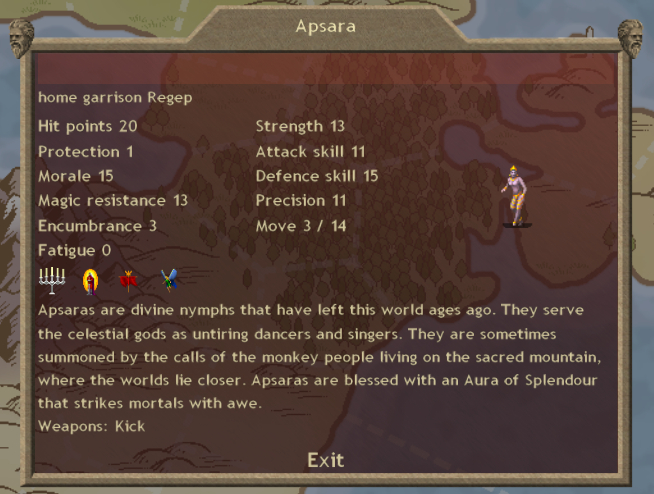
Task: Select the candelabra ability icon
Action: pyautogui.click(x=50, y=281)
